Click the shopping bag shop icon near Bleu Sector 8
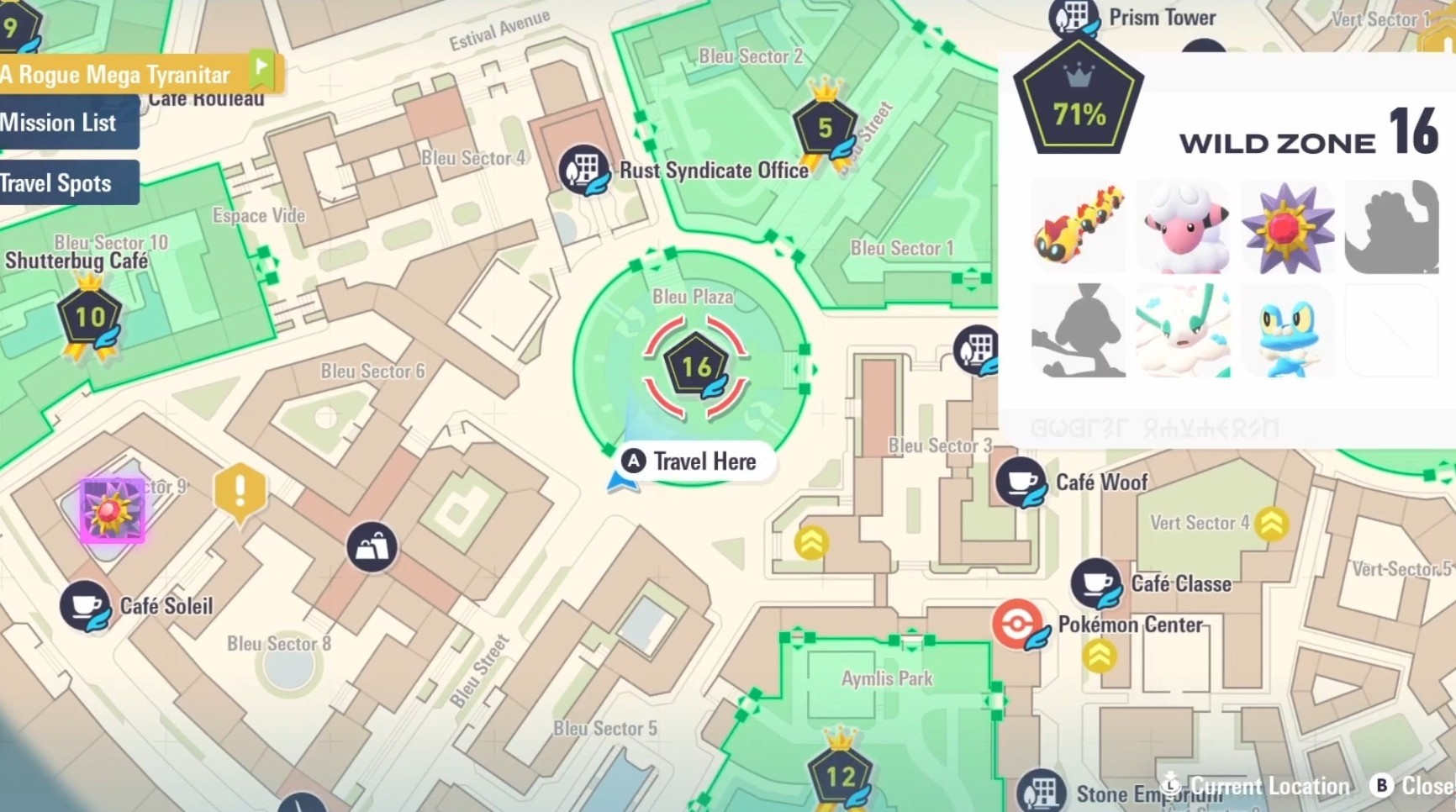Image resolution: width=1456 pixels, height=812 pixels. 372,545
